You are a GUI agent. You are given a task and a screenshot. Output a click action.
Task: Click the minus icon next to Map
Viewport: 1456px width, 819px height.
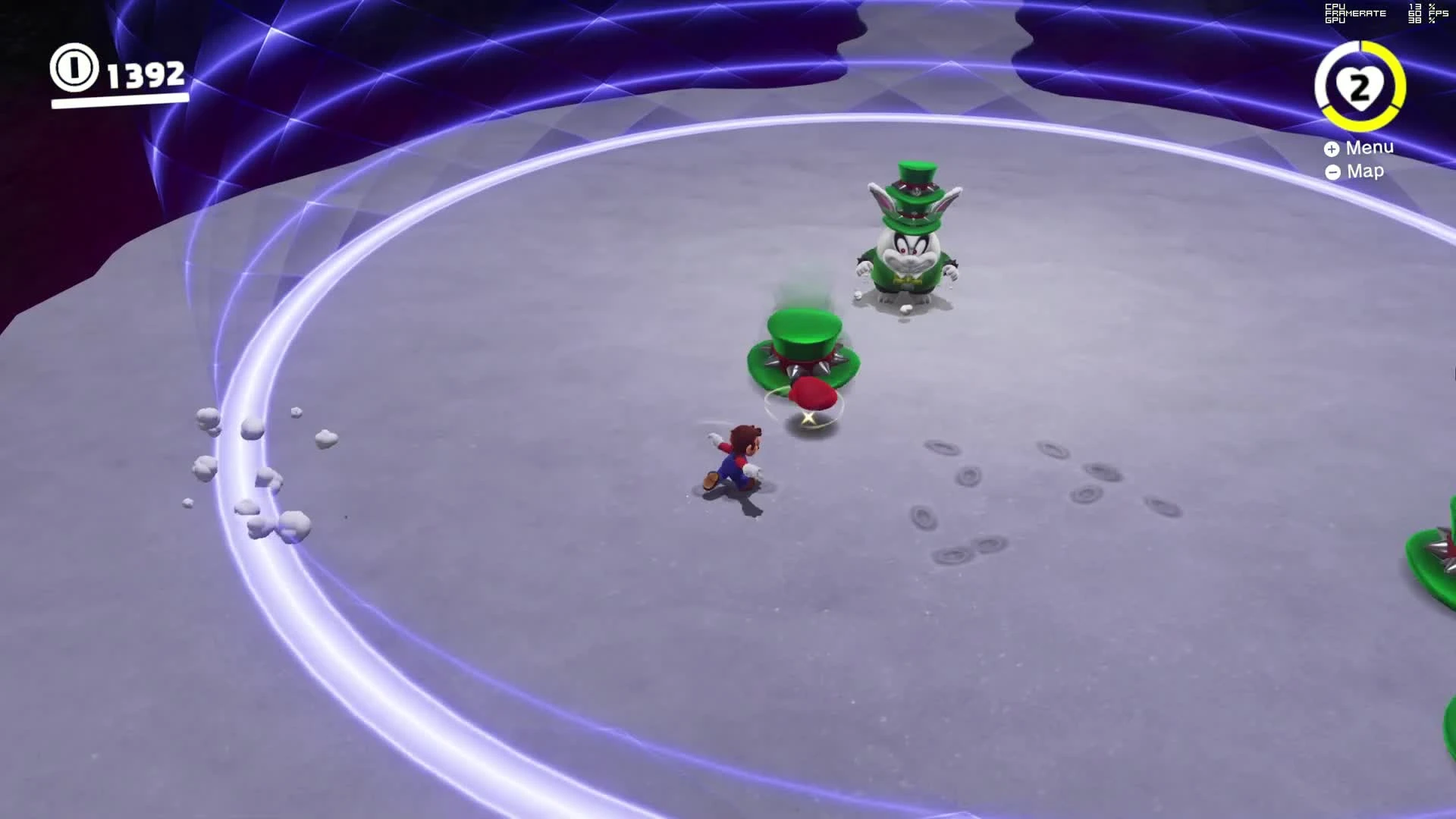point(1332,172)
